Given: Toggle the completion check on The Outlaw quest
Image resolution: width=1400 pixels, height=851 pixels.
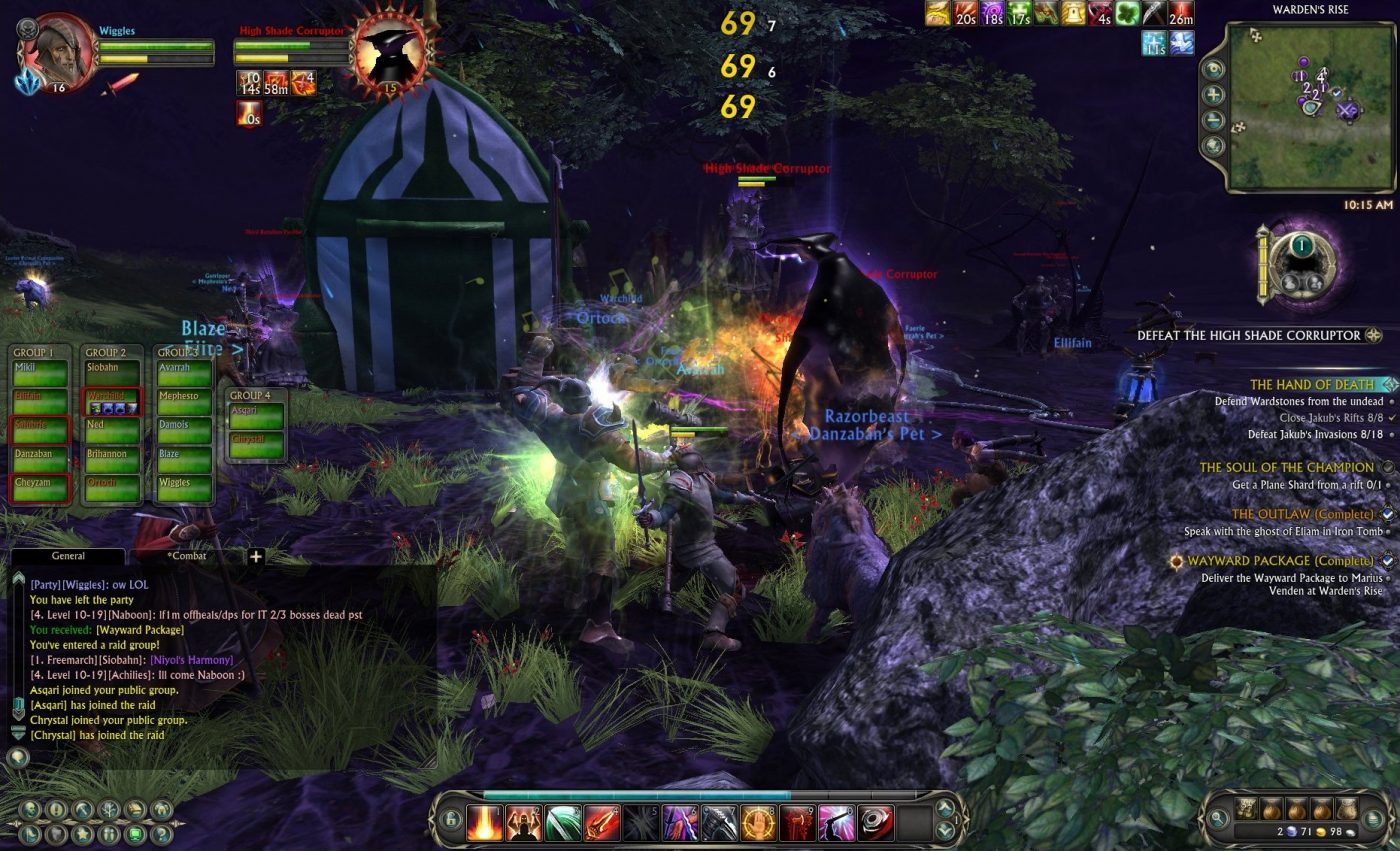Looking at the screenshot, I should tap(1387, 514).
